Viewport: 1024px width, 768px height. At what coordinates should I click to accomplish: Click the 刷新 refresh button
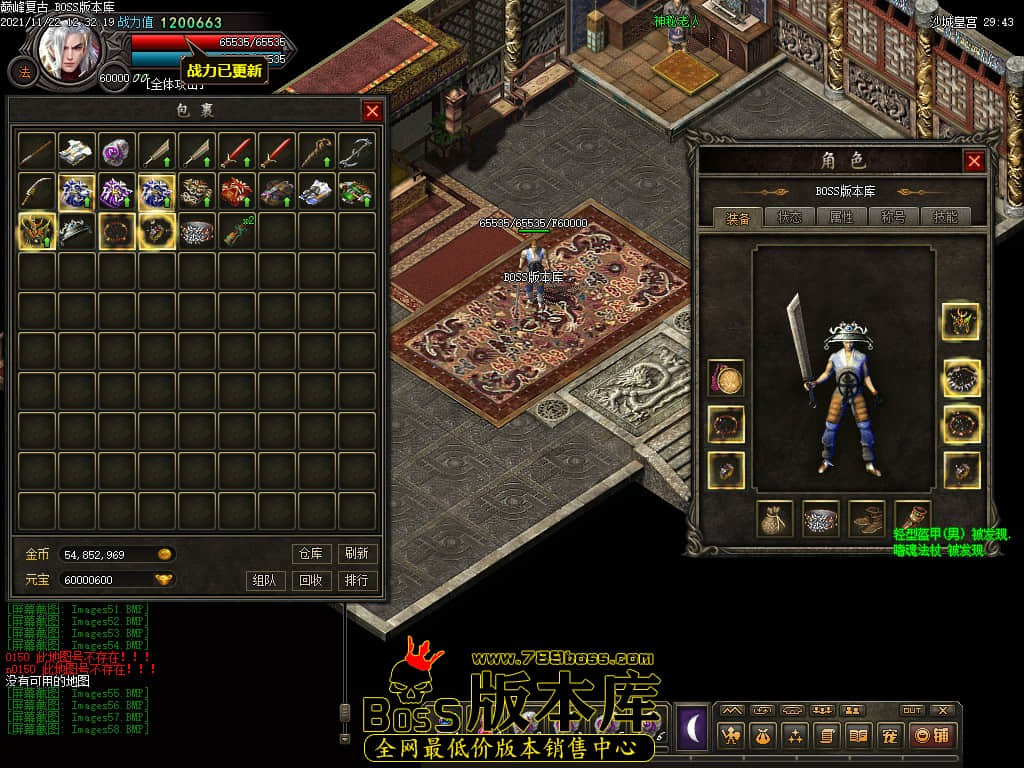(x=357, y=553)
